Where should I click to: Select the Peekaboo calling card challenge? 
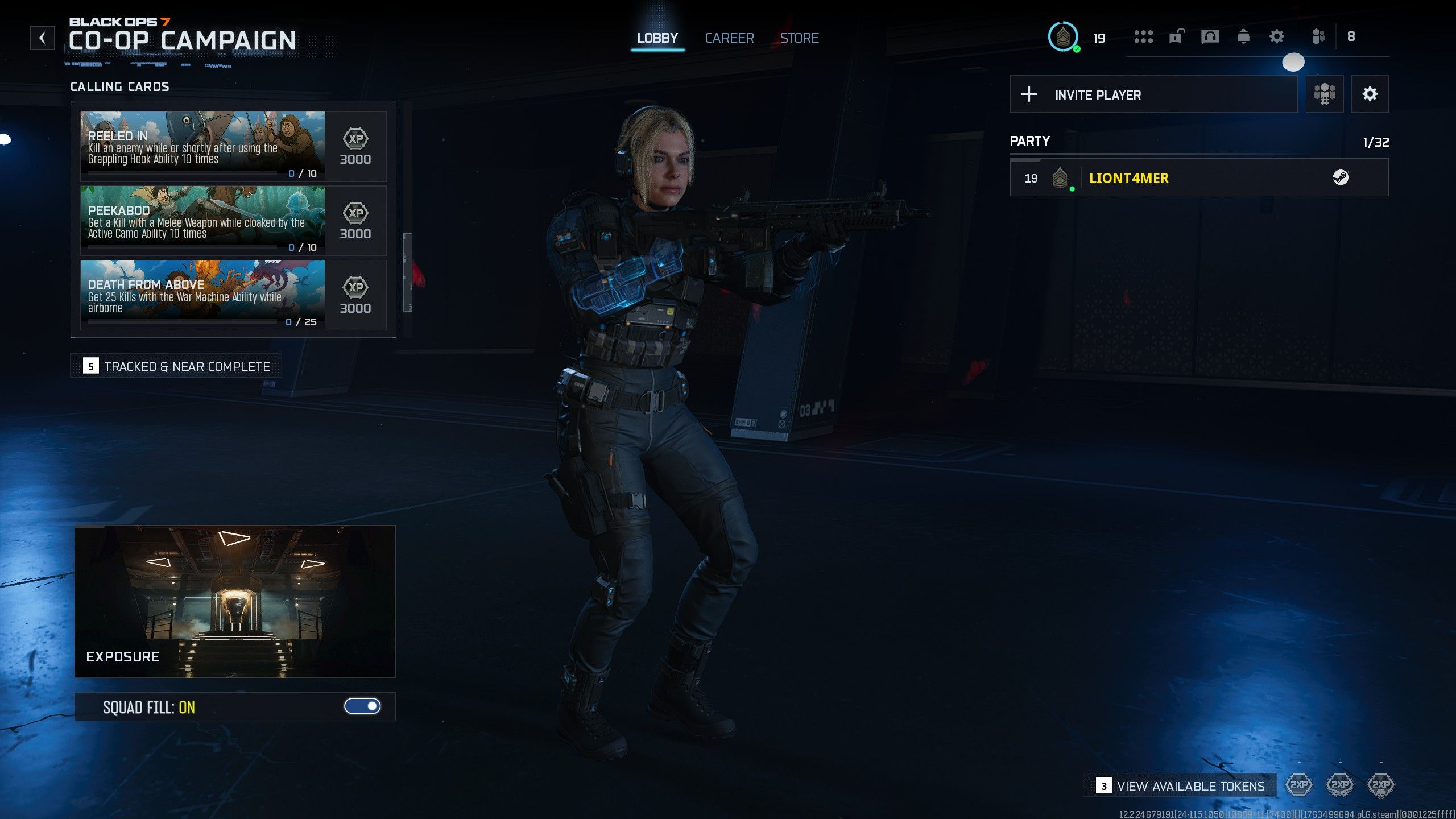point(202,221)
